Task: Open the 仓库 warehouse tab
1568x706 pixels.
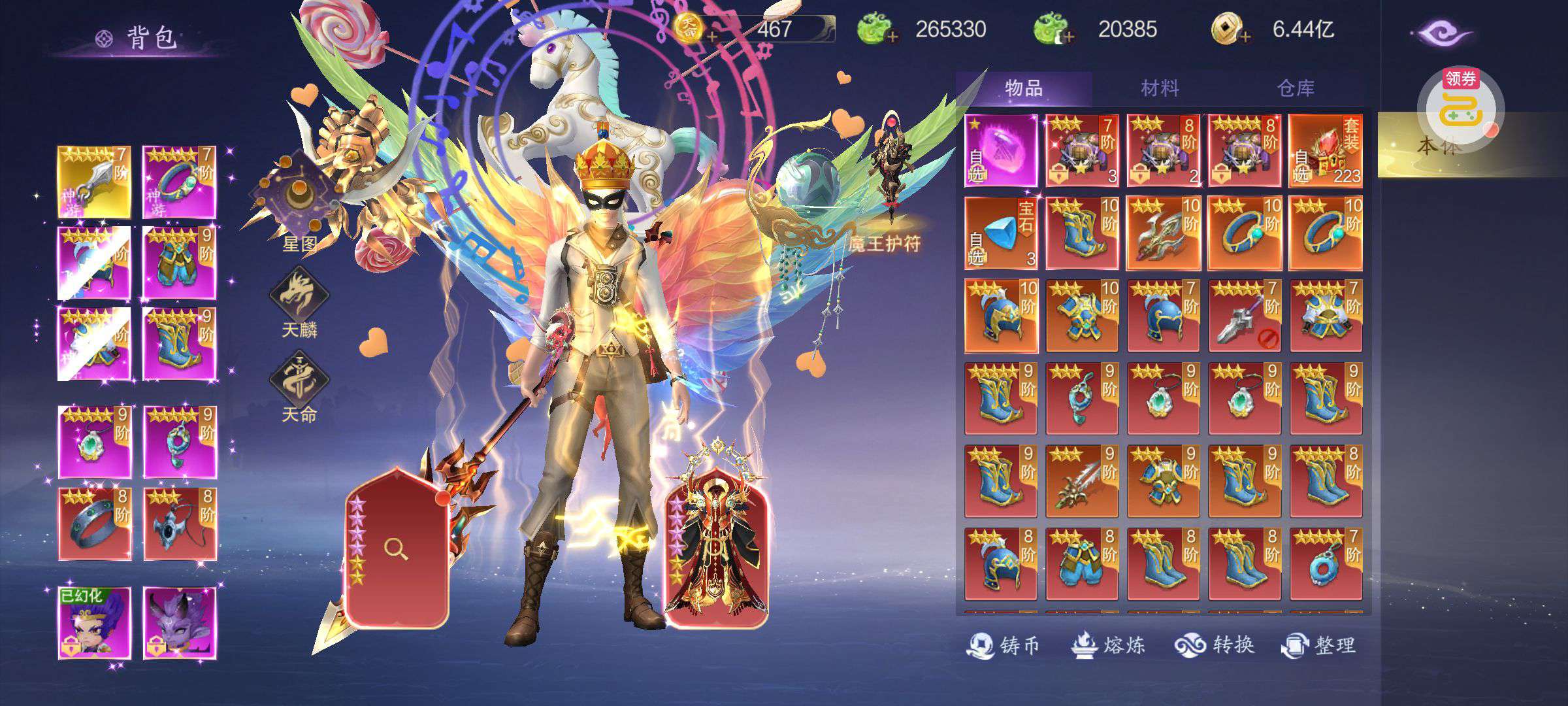Action: (1295, 88)
